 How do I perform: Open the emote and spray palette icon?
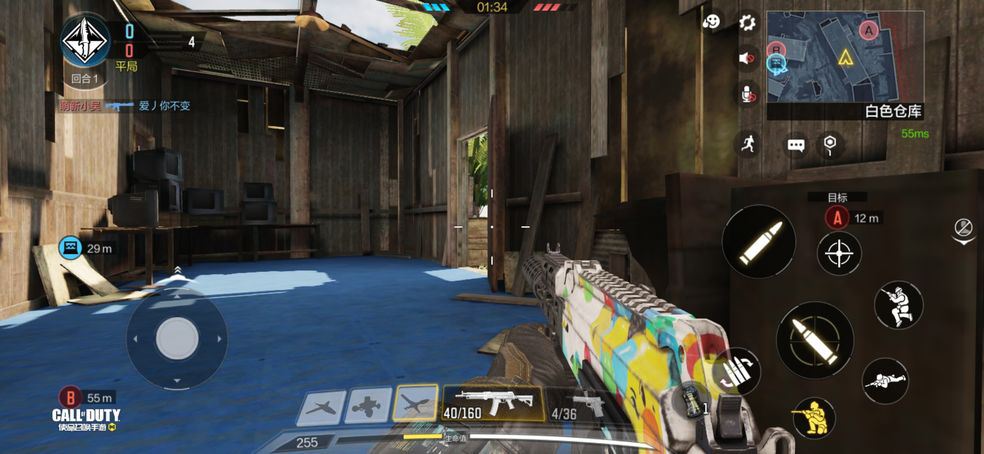point(712,21)
